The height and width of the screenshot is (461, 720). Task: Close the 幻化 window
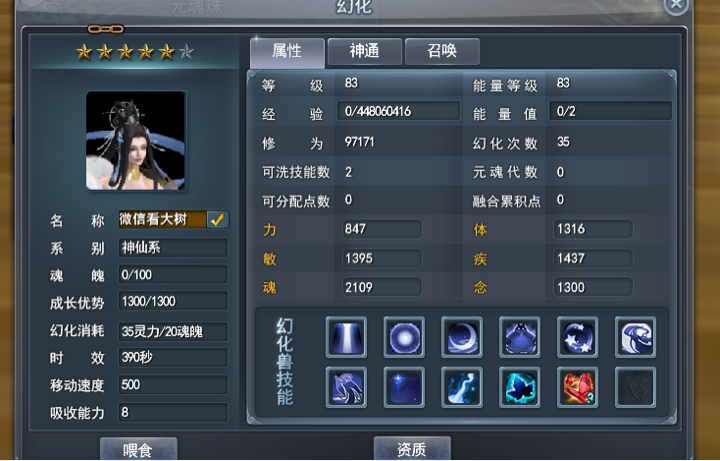pos(677,5)
